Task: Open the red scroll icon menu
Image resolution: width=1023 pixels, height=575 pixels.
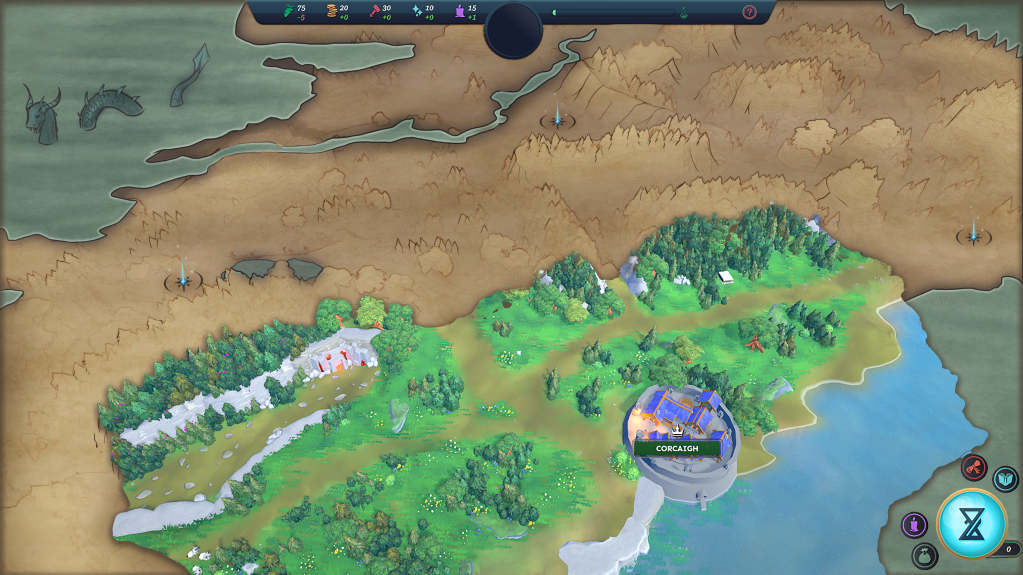Action: click(x=974, y=467)
